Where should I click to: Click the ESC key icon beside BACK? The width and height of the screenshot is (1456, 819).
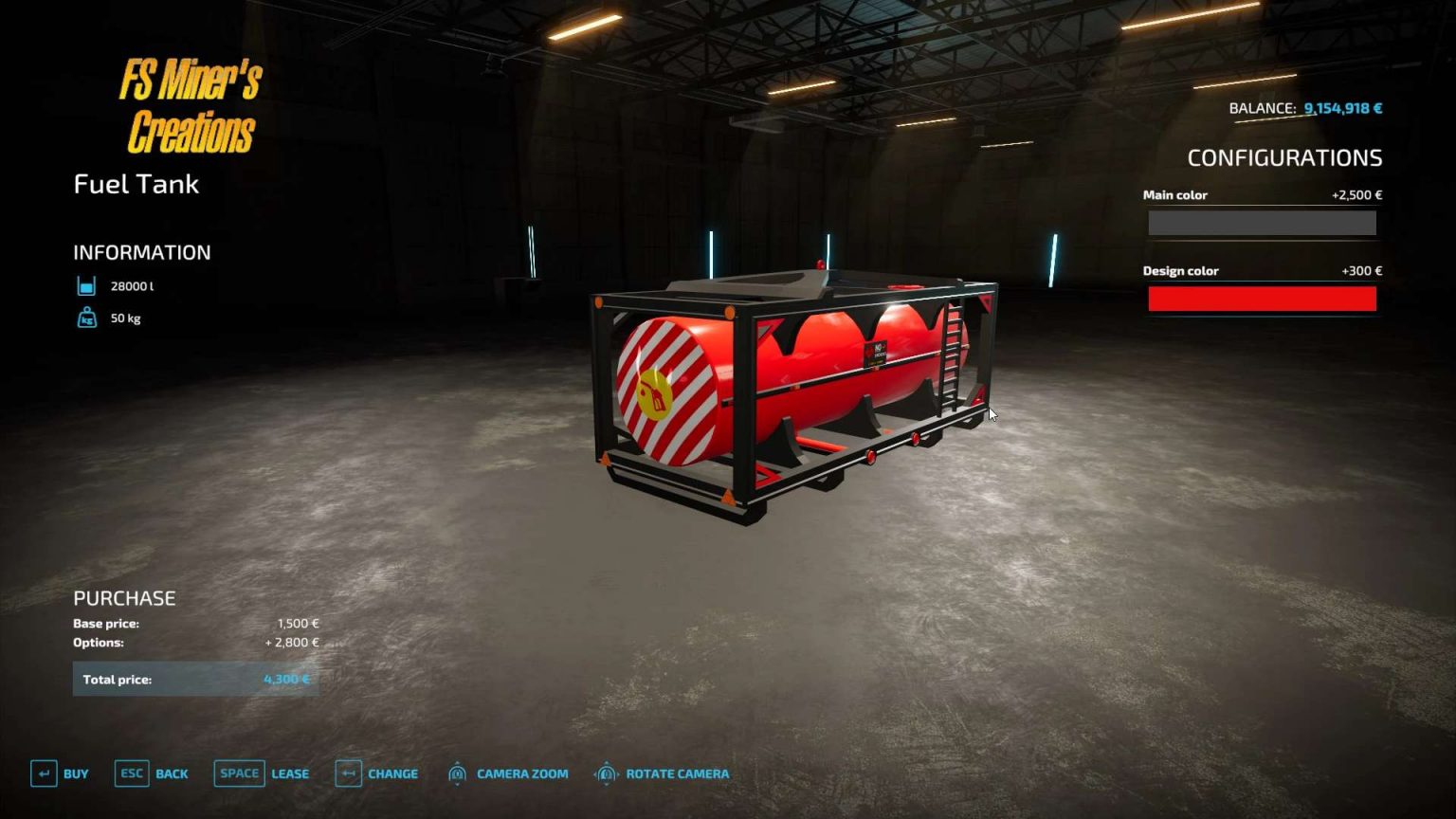pos(130,773)
